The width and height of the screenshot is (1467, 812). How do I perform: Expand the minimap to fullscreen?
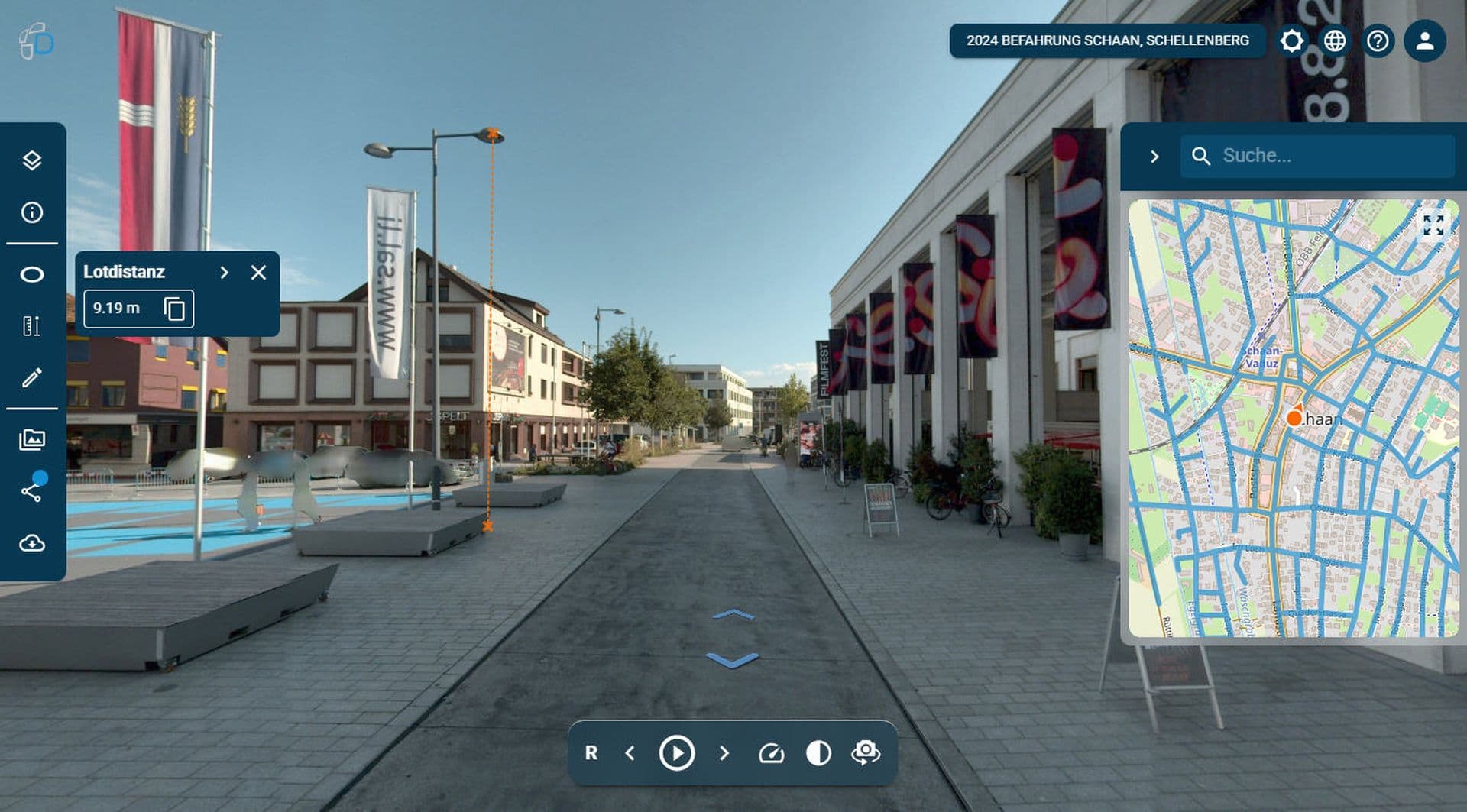(1433, 225)
